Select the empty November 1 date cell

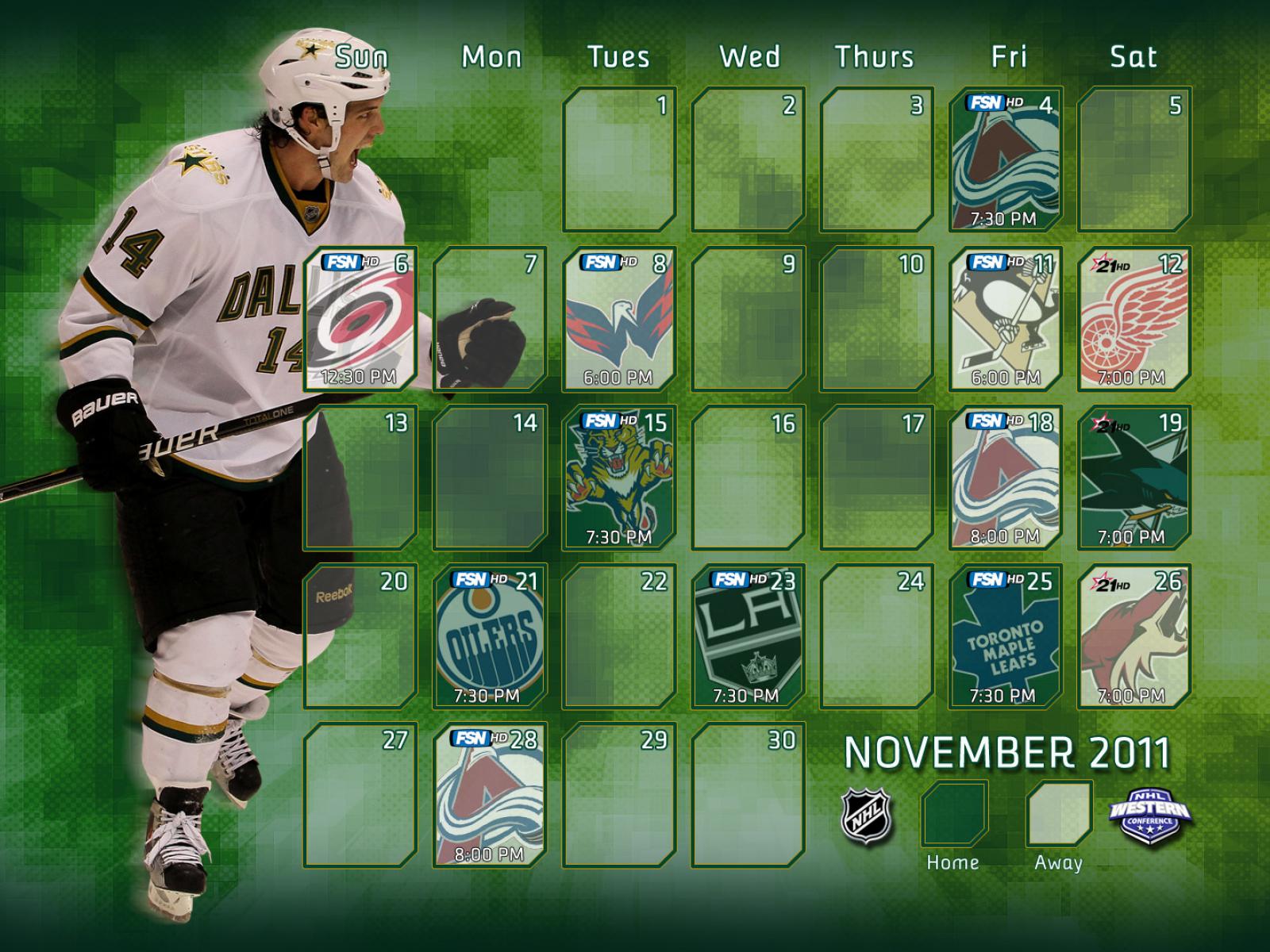point(619,159)
